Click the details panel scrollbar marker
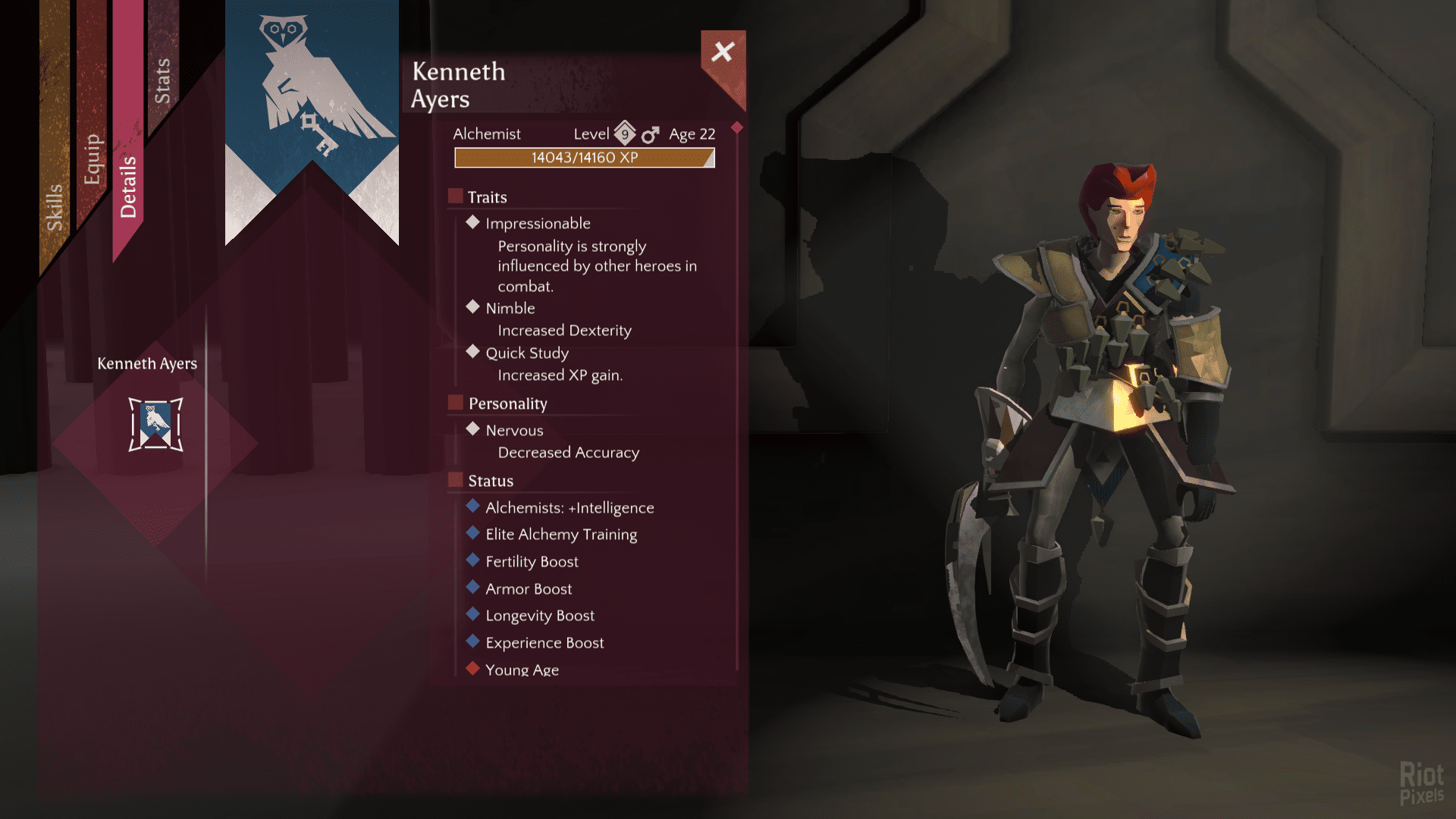Screen dimensions: 1456x819 tap(737, 127)
